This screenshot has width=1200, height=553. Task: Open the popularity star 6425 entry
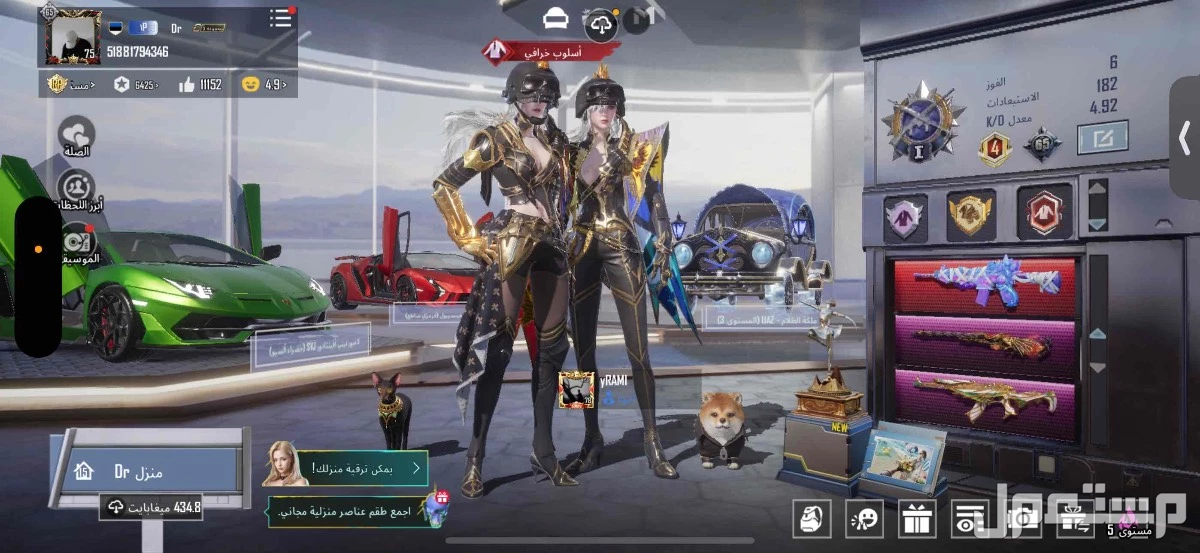135,85
